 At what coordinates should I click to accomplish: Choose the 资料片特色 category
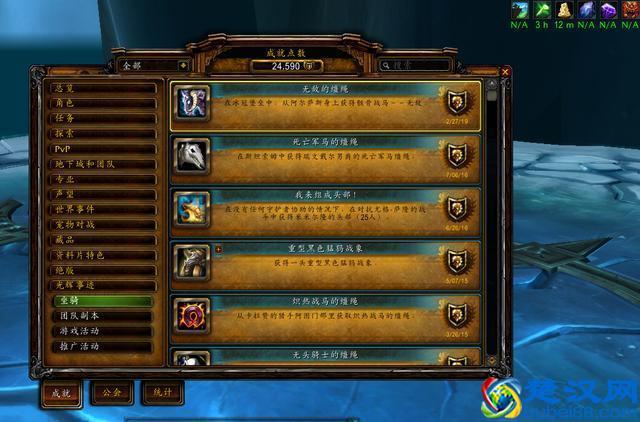[x=104, y=255]
